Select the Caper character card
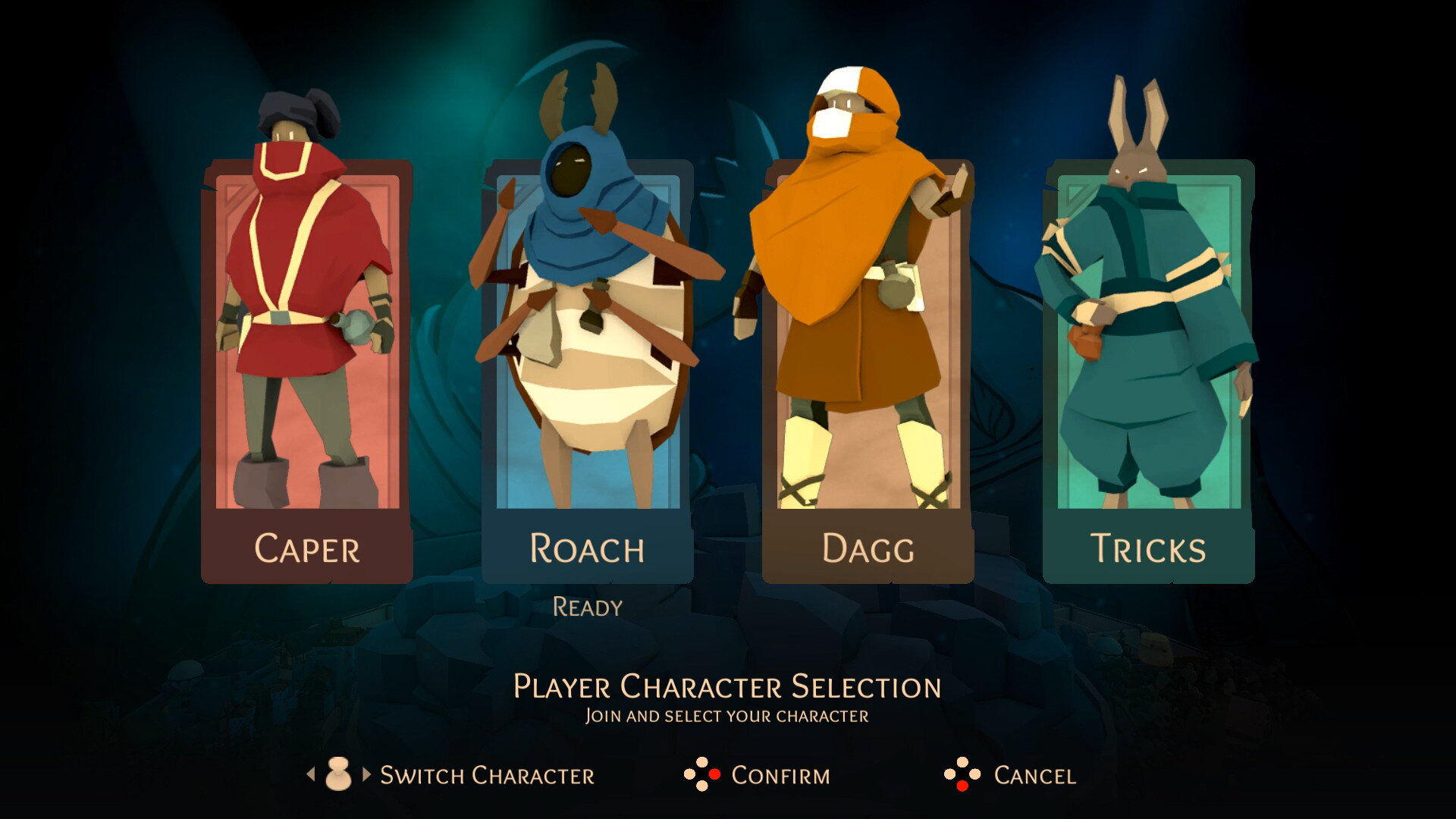The height and width of the screenshot is (819, 1456). pos(307,372)
